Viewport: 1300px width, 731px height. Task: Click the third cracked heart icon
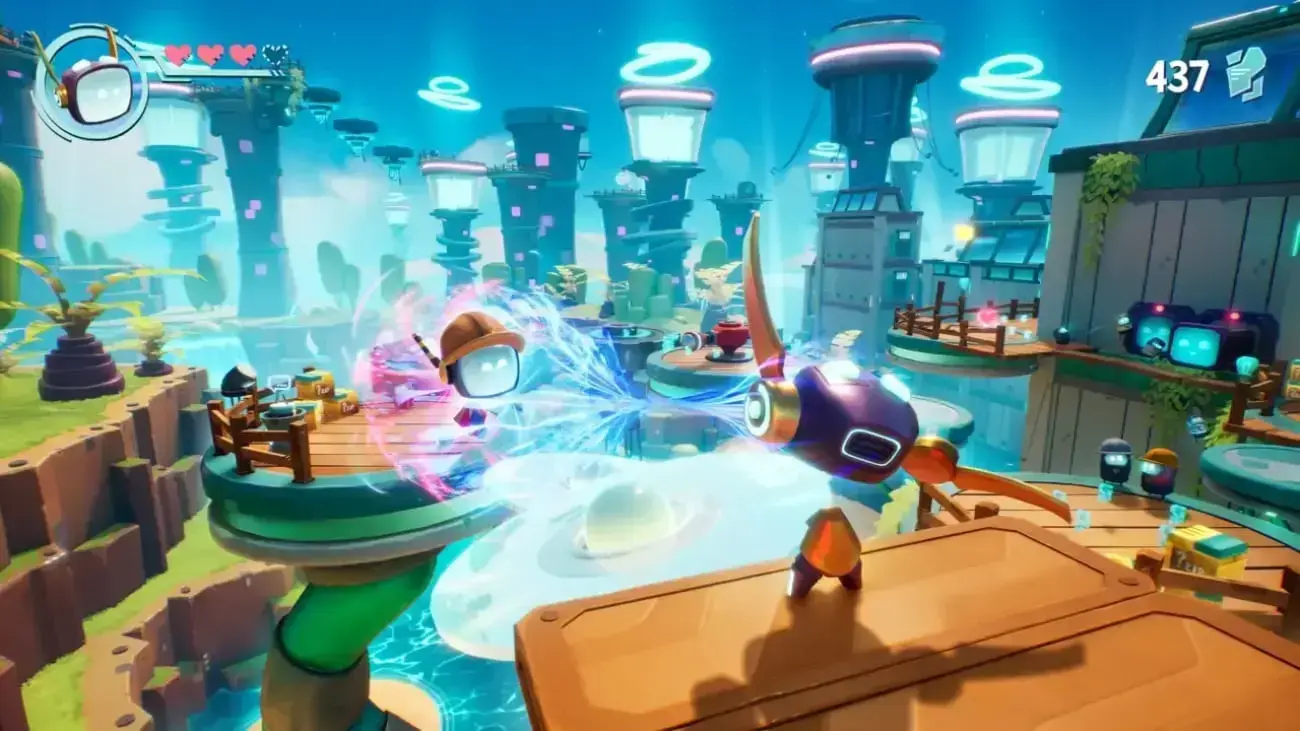[241, 54]
